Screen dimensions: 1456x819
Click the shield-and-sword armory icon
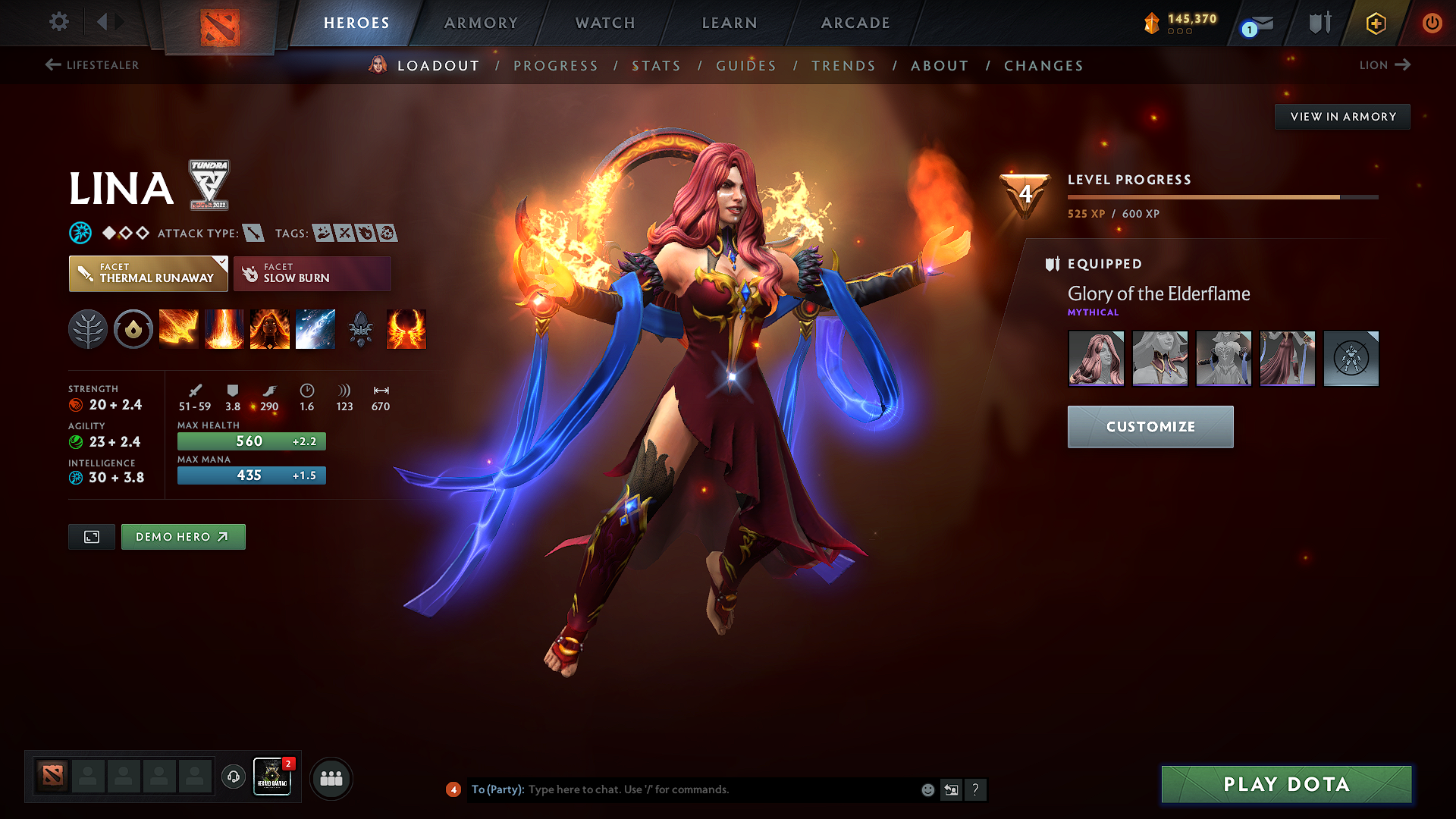coord(1318,23)
